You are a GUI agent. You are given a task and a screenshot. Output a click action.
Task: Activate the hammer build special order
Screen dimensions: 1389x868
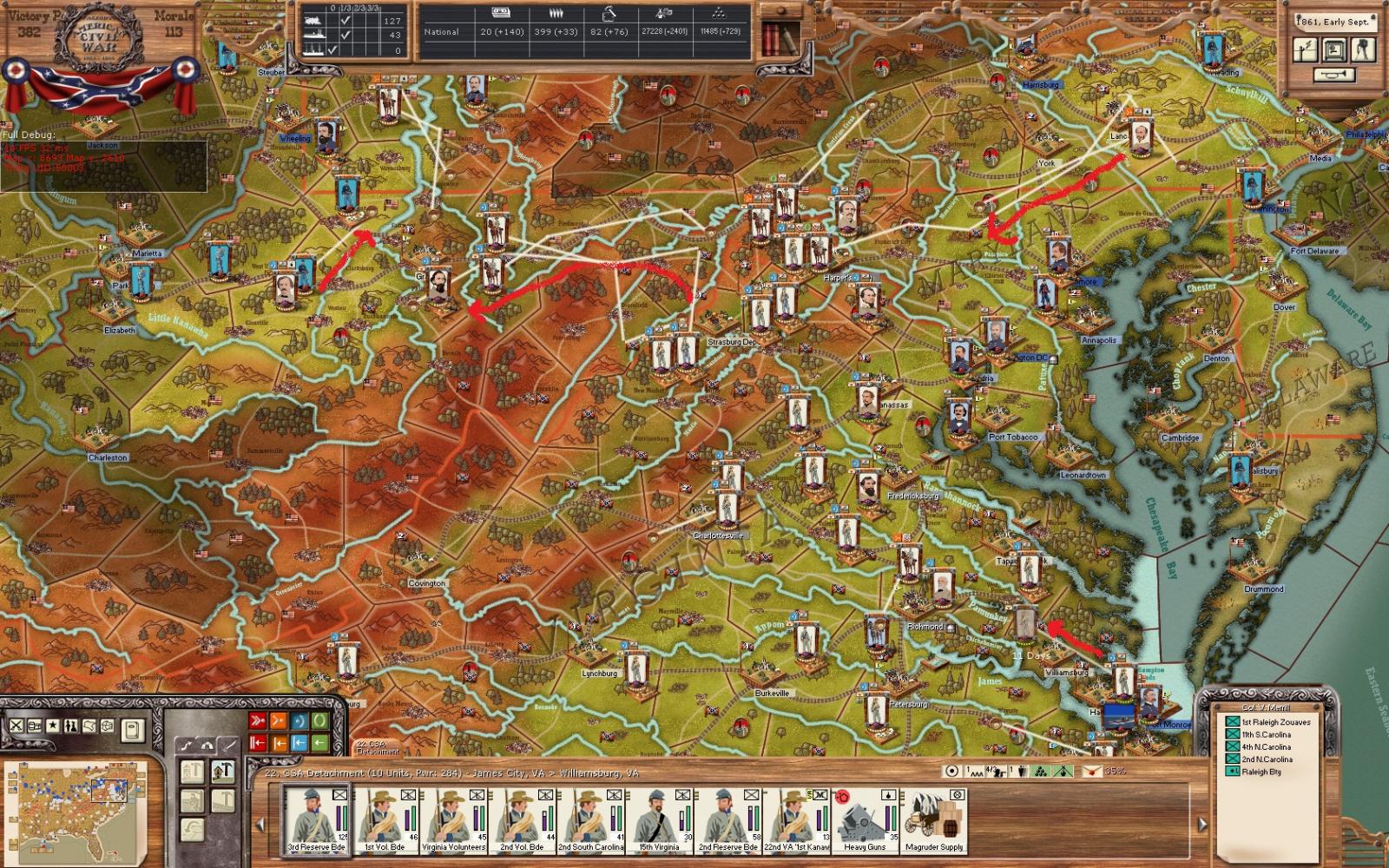(222, 771)
